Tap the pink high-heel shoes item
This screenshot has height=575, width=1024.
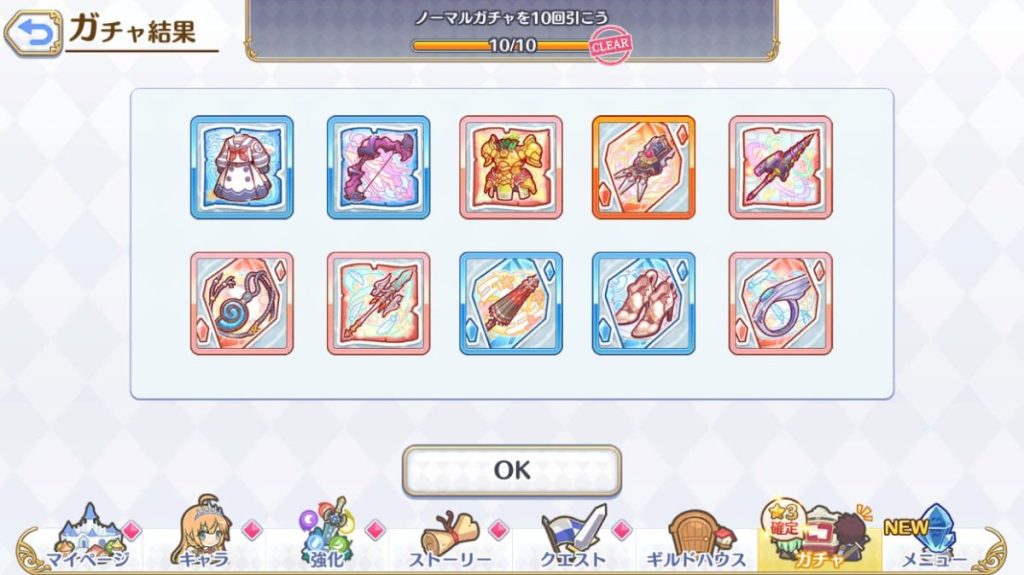click(644, 303)
